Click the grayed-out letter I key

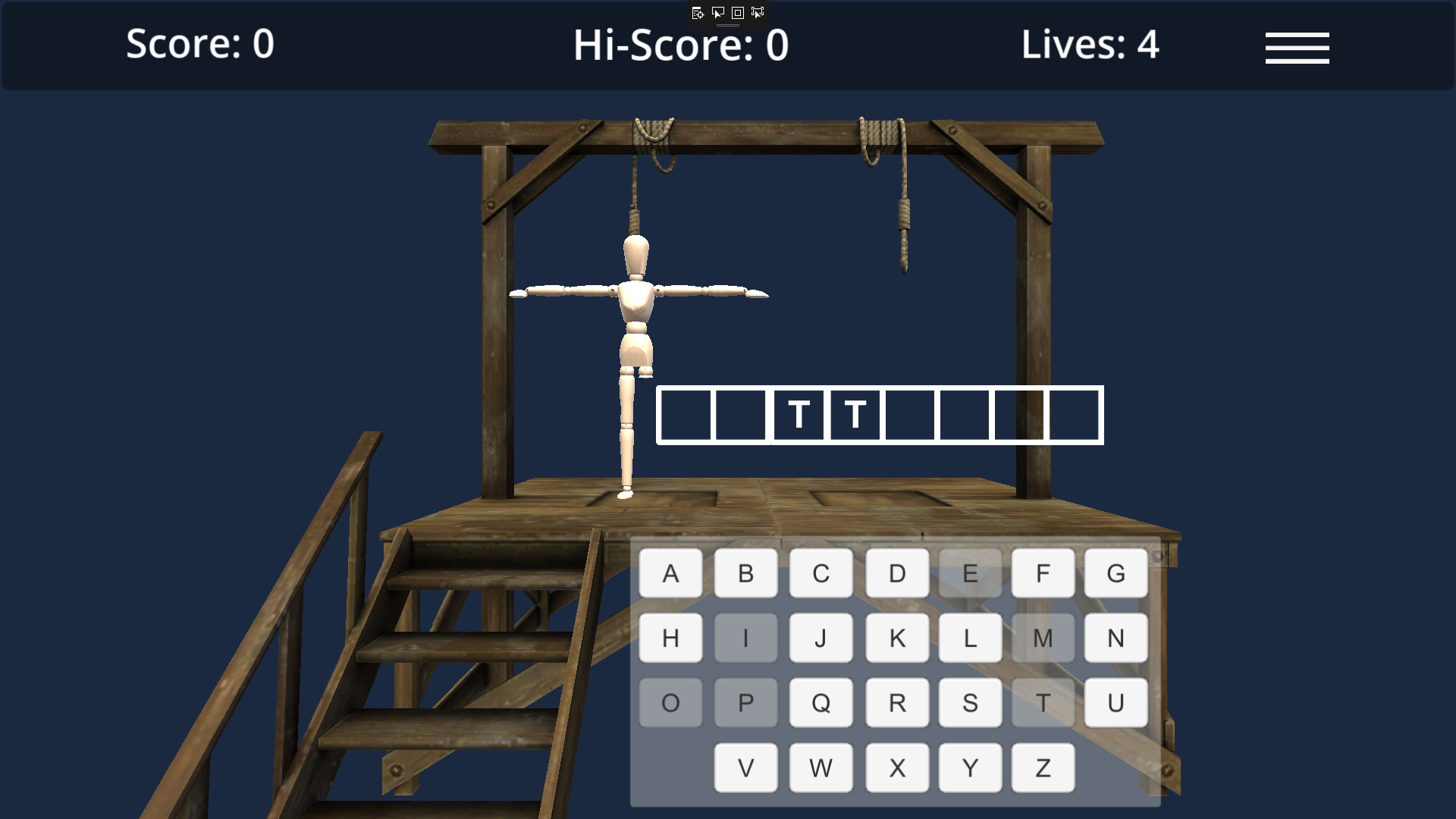click(745, 637)
